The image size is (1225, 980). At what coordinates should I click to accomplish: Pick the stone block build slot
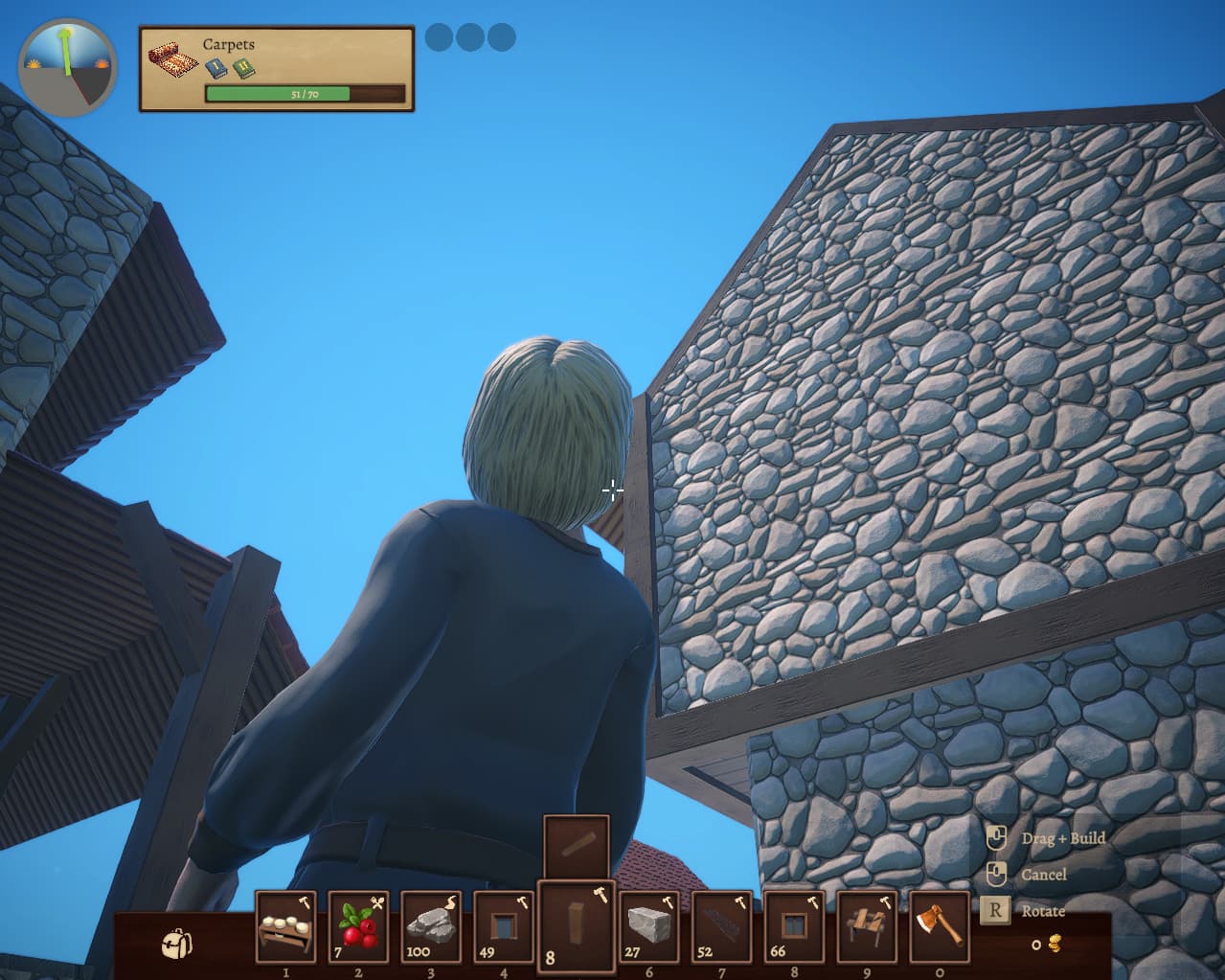(649, 927)
